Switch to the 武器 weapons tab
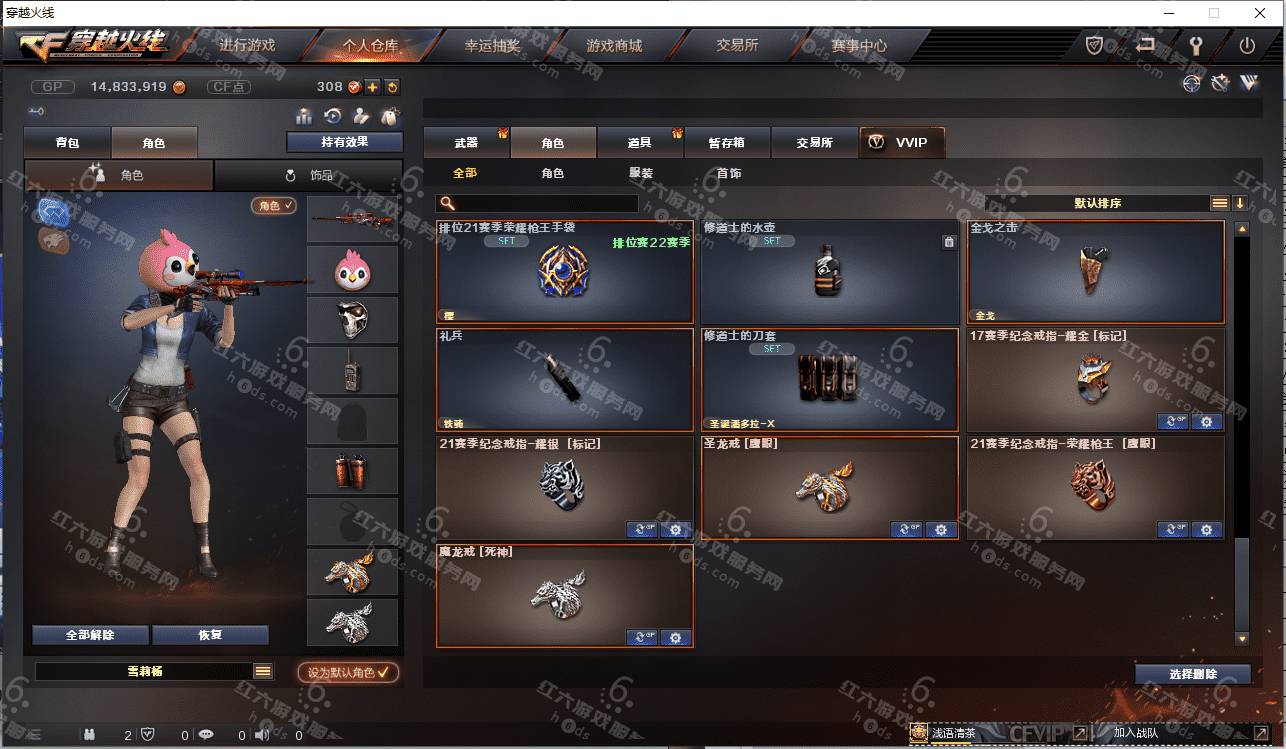The width and height of the screenshot is (1286, 749). (x=466, y=143)
